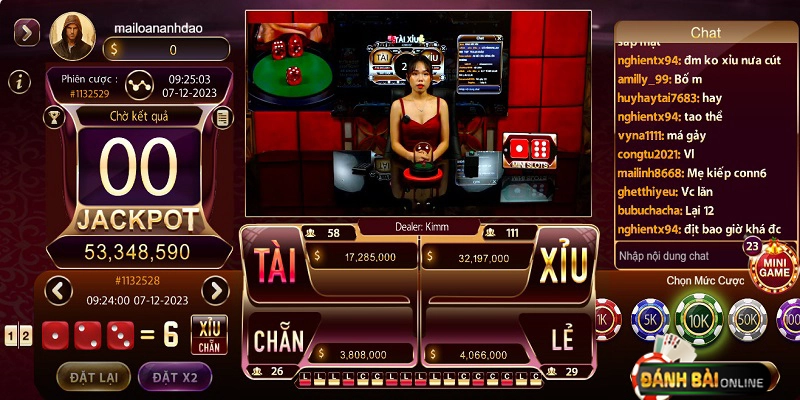Show the previous round result
Viewport: 800px width, 400px height.
tap(59, 291)
